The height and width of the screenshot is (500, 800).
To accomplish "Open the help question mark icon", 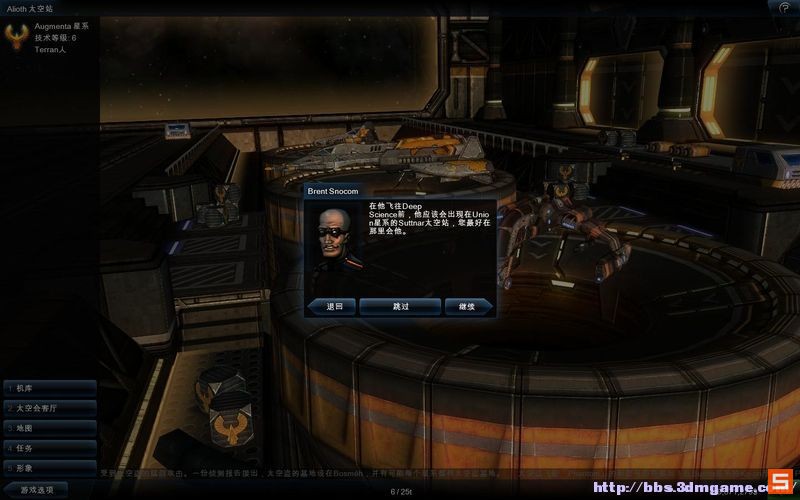I will 784,7.
